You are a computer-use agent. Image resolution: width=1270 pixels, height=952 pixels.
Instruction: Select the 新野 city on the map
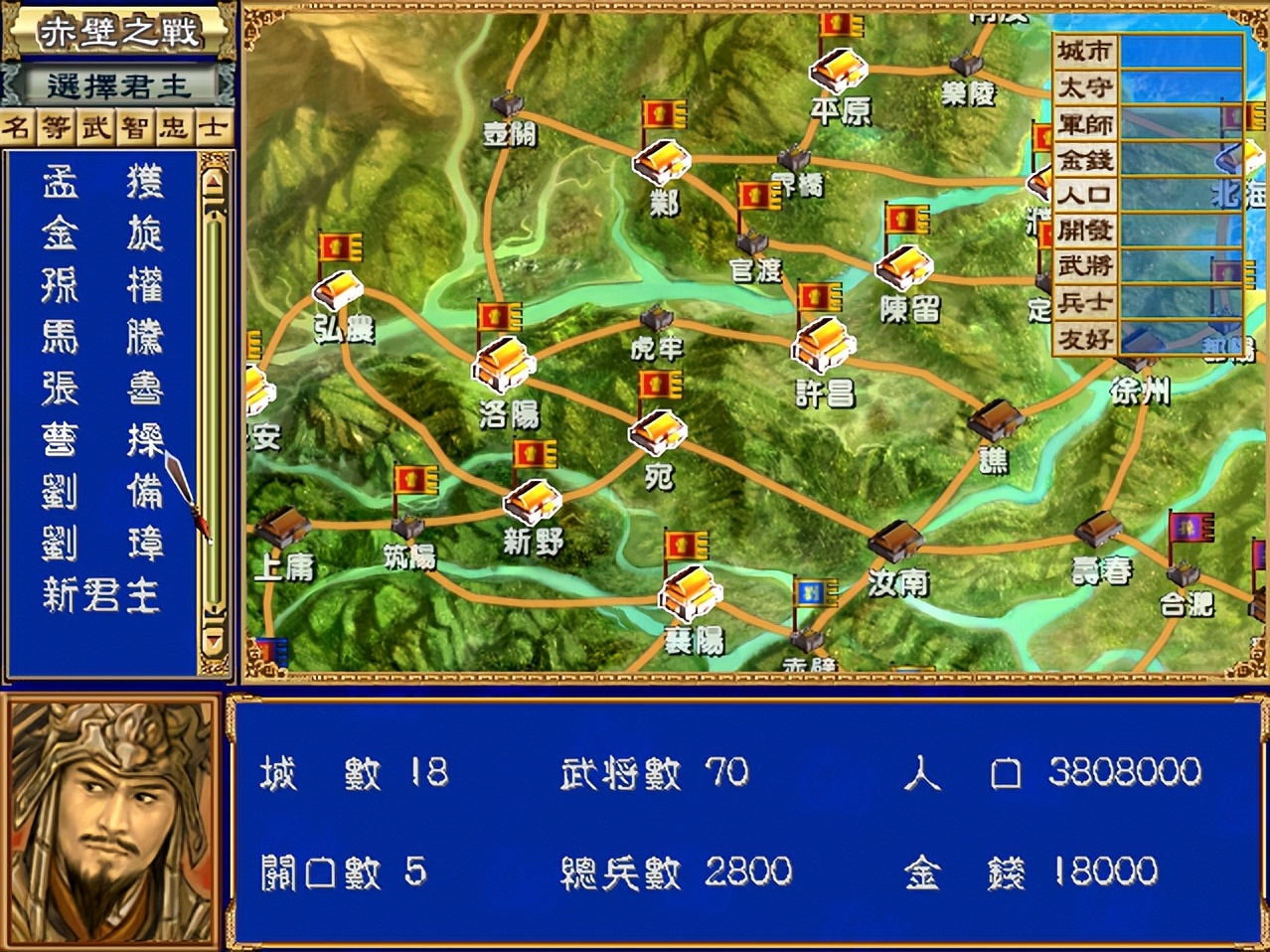pos(533,502)
